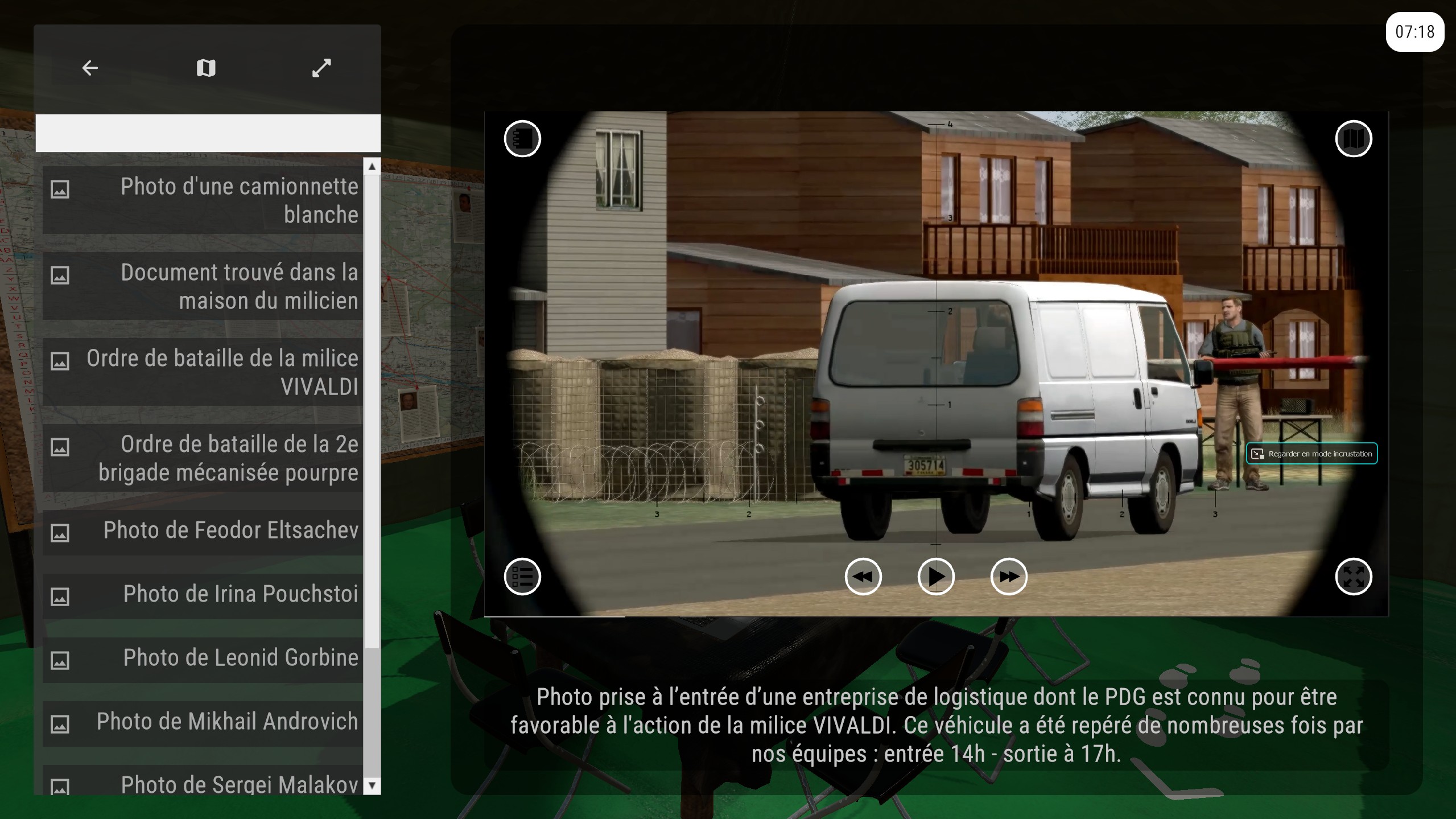Viewport: 1456px width, 819px height.
Task: Expand the document panel with the diagonal arrow
Action: 321,68
